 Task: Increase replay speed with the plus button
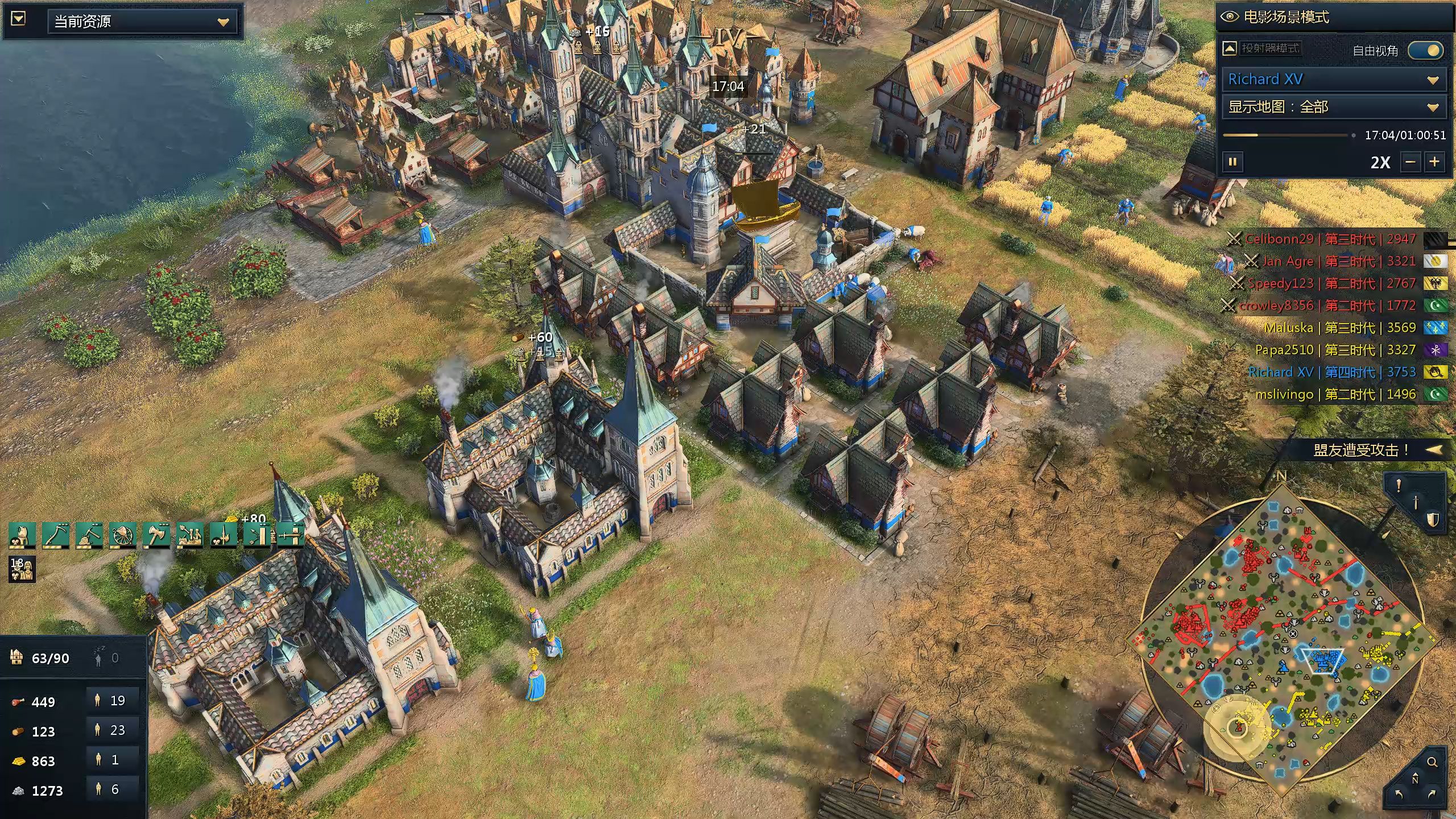1434,162
